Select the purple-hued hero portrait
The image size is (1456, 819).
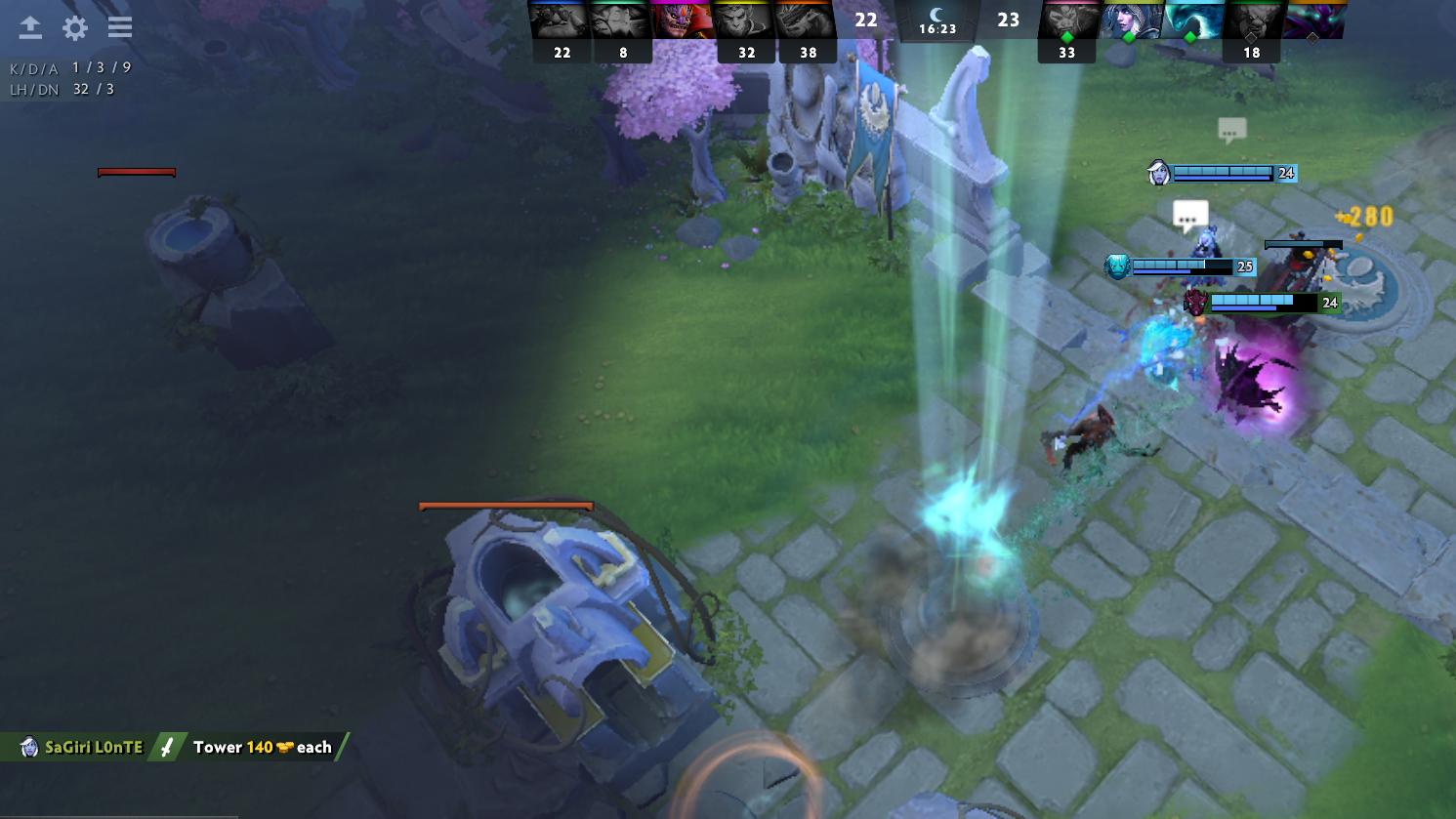1314,20
